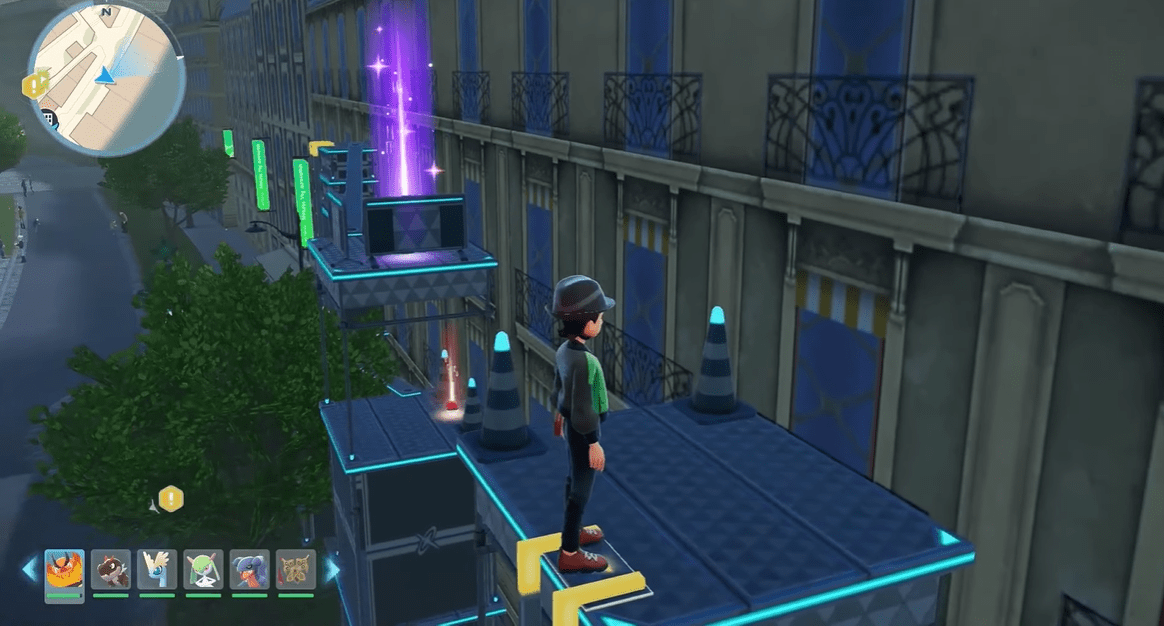Click the left party-cycle arrow
The height and width of the screenshot is (626, 1164).
coord(29,570)
